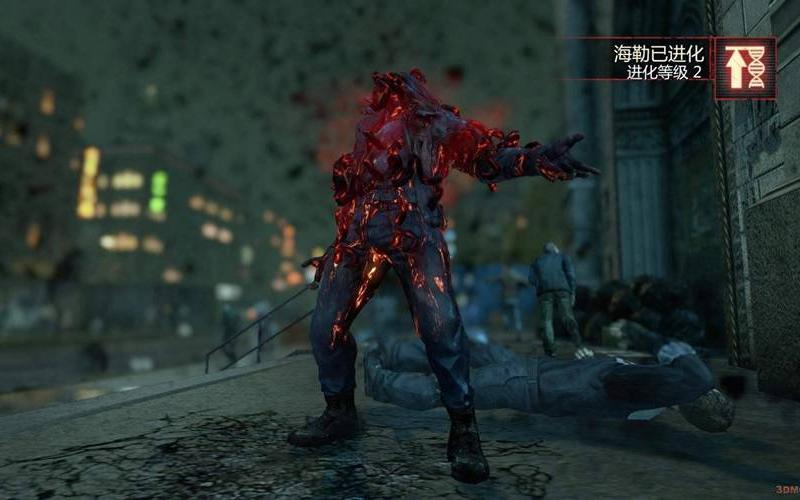This screenshot has height=500, width=800.
Task: Click the red DNA evolution icon
Action: pos(745,68)
